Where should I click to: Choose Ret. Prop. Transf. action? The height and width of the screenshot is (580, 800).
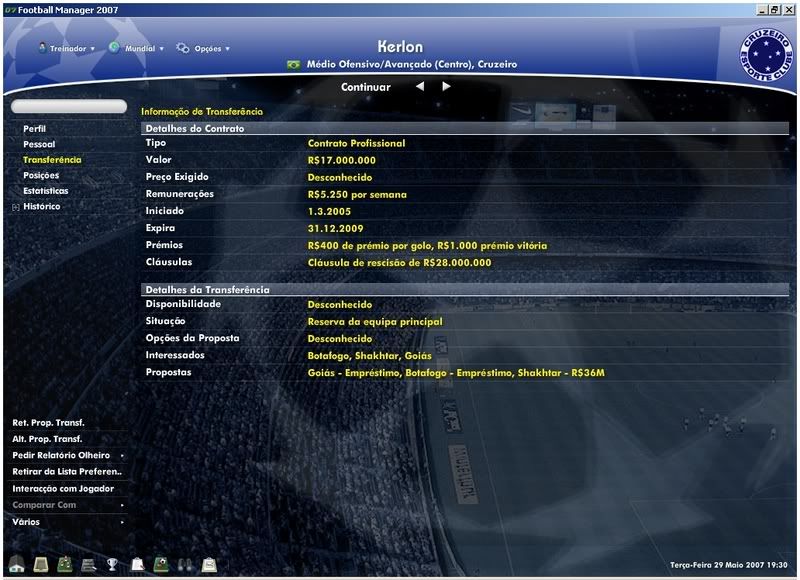[x=48, y=422]
